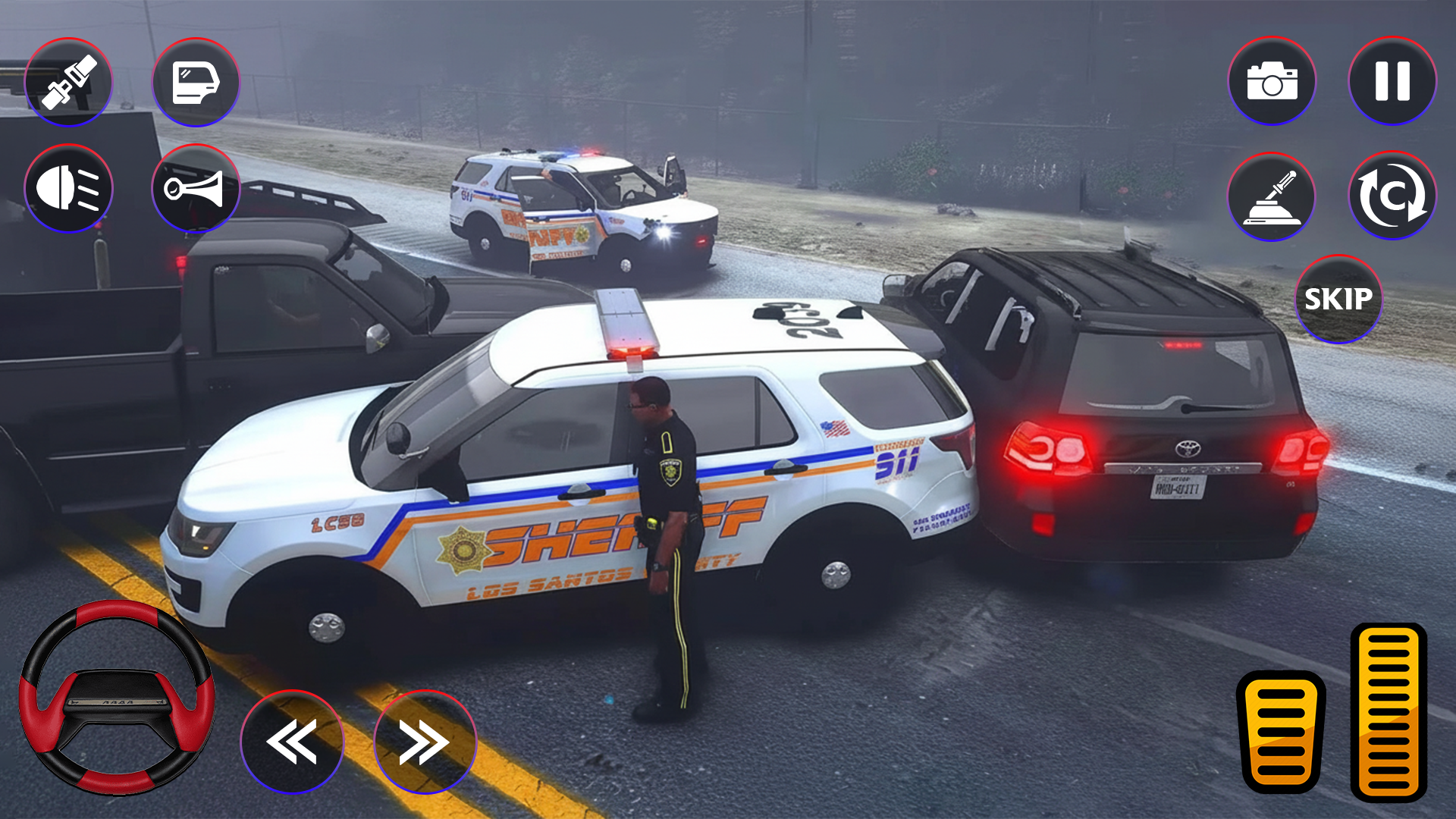Pause the game
1456x819 pixels.
tap(1392, 81)
